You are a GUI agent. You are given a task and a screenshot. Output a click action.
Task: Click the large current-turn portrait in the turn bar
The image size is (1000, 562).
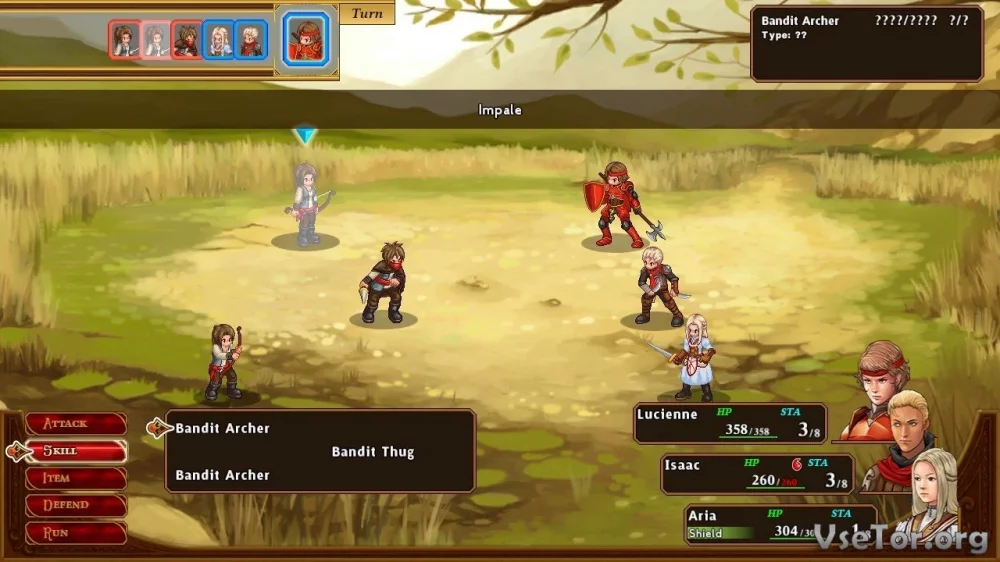tap(305, 40)
